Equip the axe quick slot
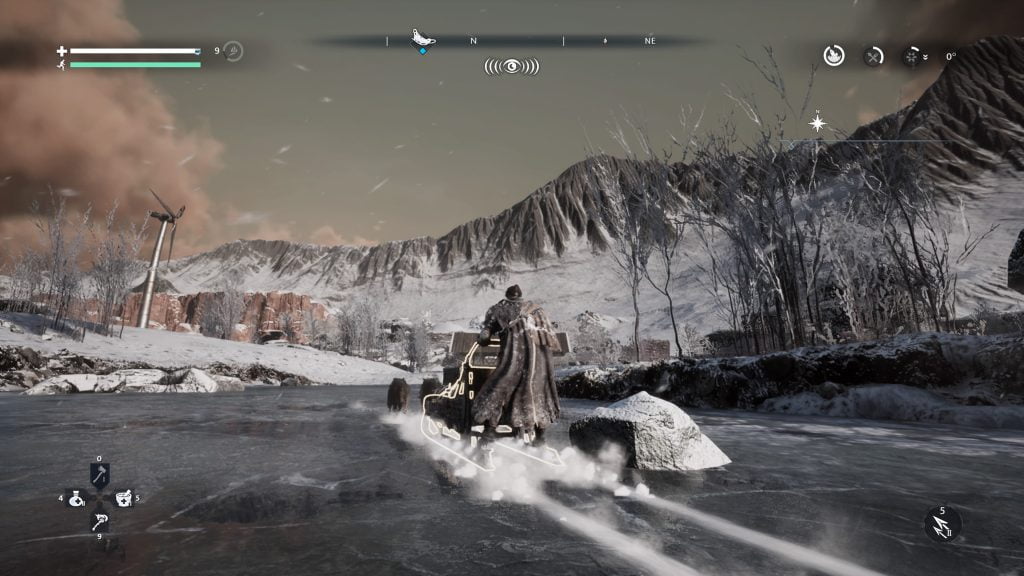Image resolution: width=1024 pixels, height=576 pixels. coord(99,476)
